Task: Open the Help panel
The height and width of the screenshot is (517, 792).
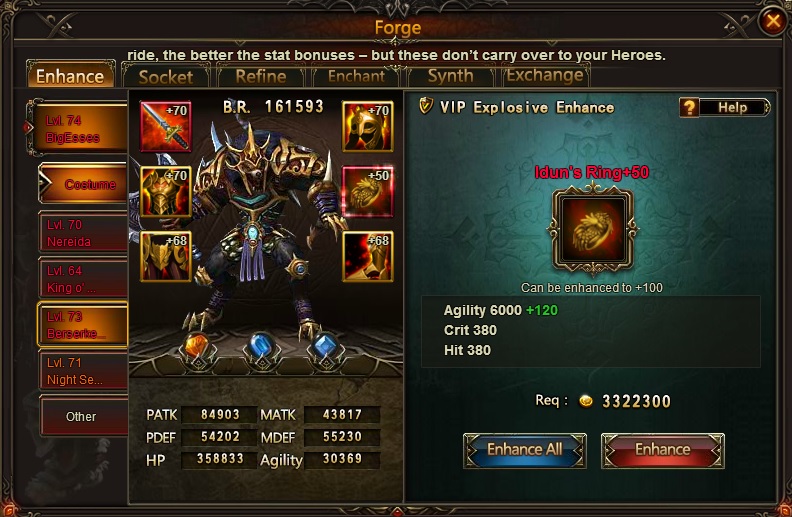Action: 724,107
